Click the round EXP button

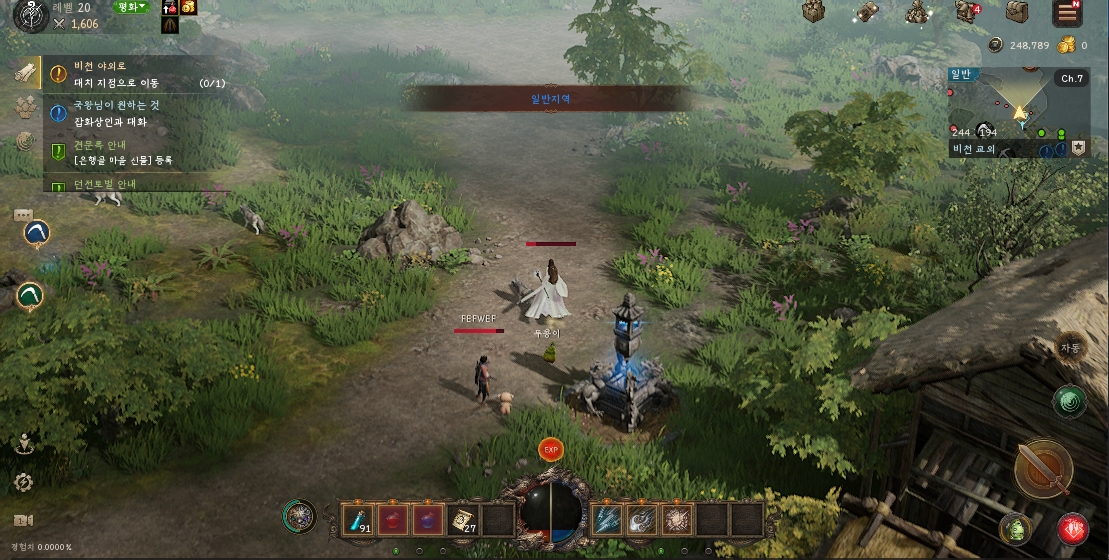pyautogui.click(x=550, y=450)
